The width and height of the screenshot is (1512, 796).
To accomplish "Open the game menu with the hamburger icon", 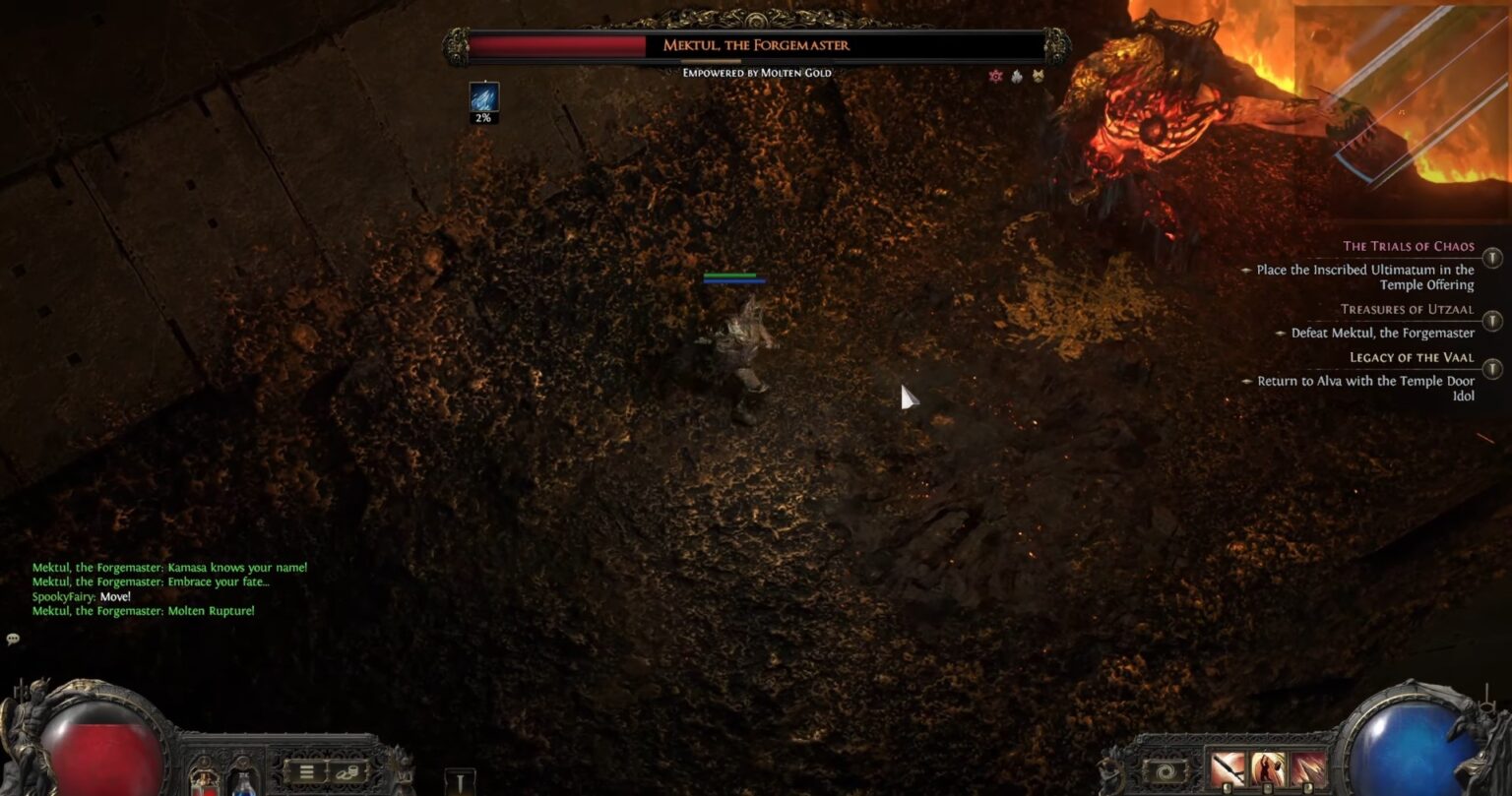I will point(306,769).
